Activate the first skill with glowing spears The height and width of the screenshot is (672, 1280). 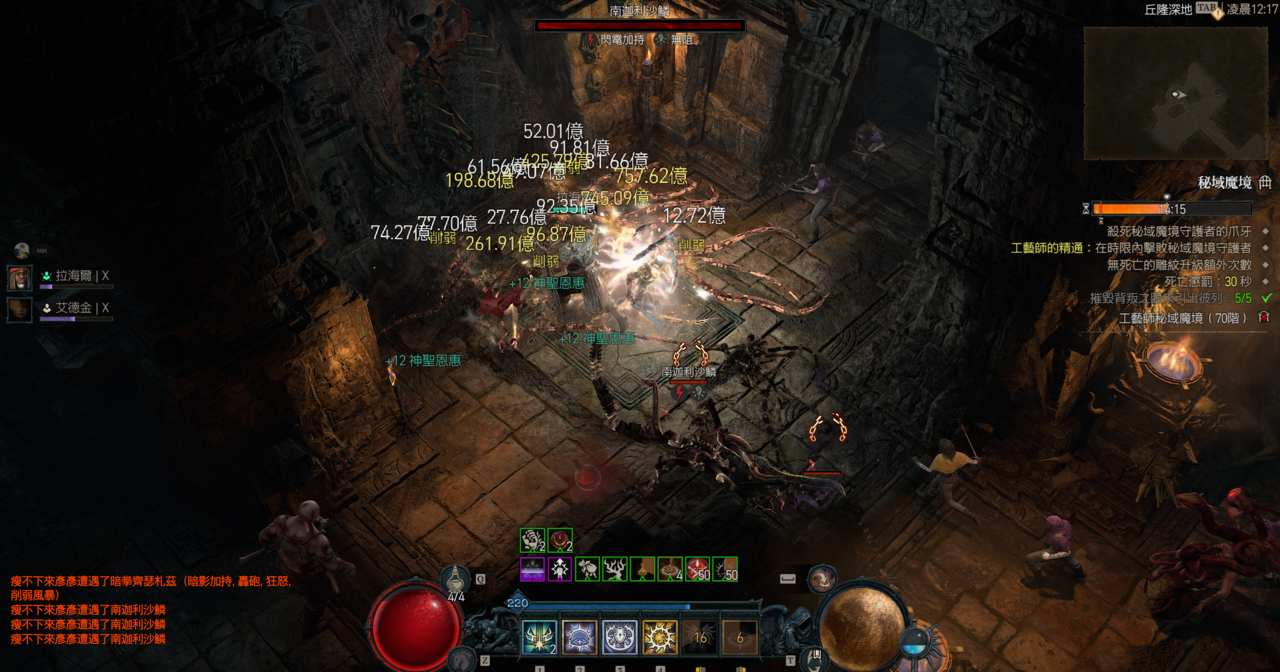click(539, 638)
